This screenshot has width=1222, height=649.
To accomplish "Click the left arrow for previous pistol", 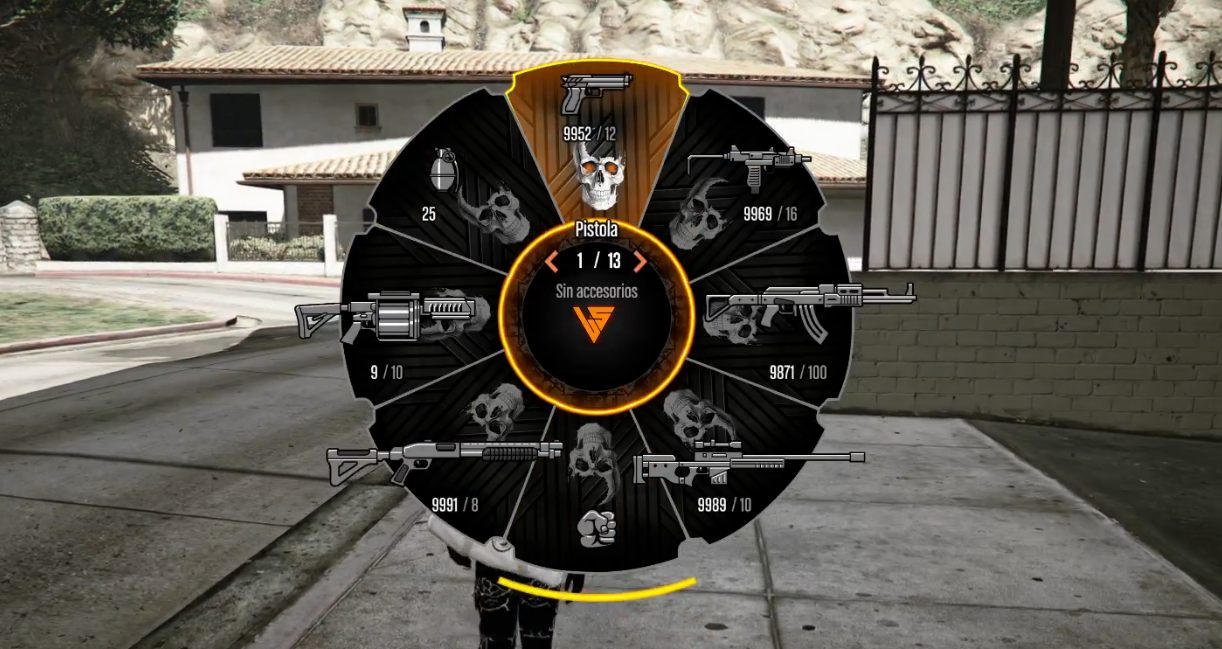I will (551, 262).
